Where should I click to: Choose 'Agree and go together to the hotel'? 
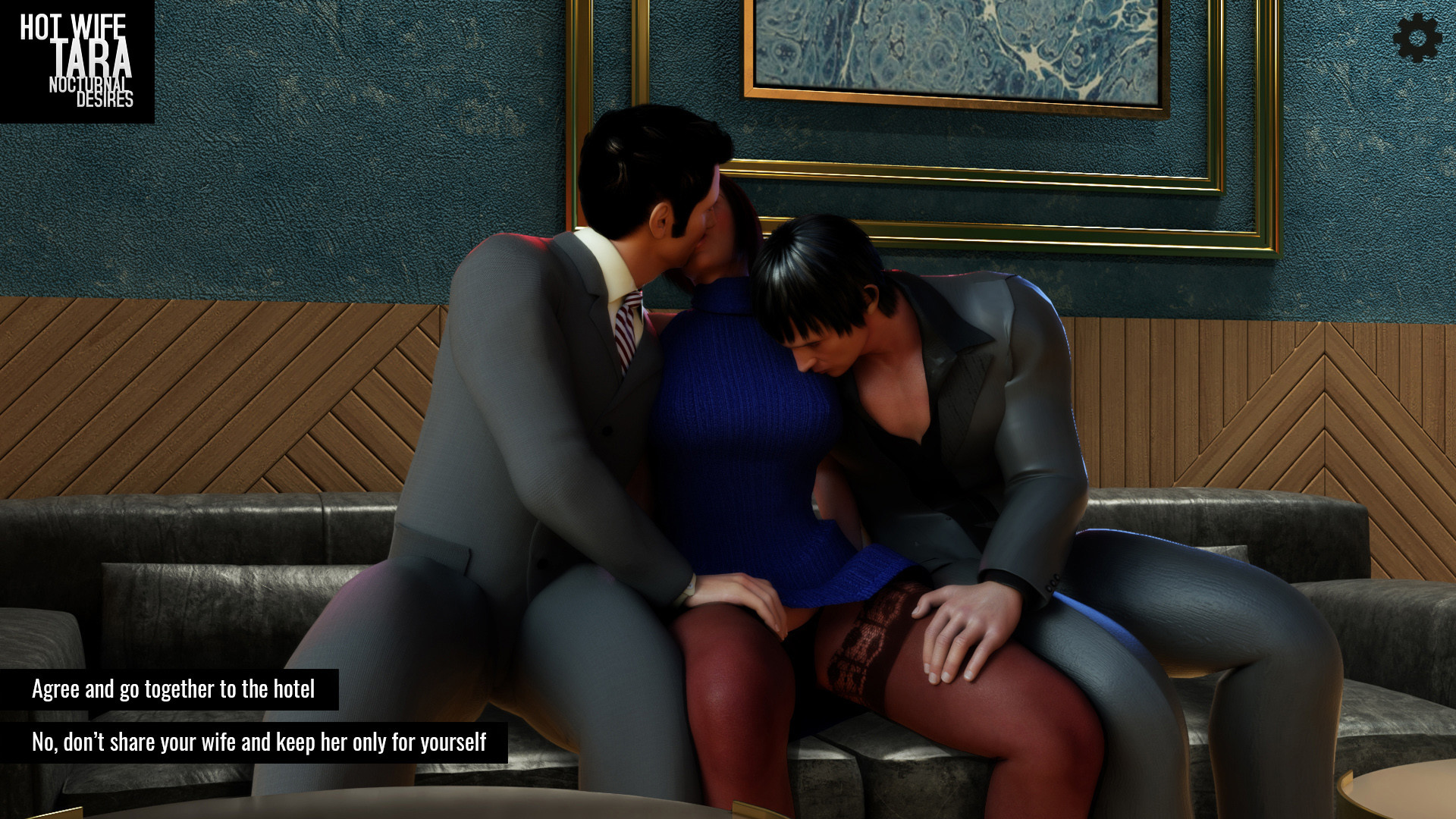pos(173,690)
